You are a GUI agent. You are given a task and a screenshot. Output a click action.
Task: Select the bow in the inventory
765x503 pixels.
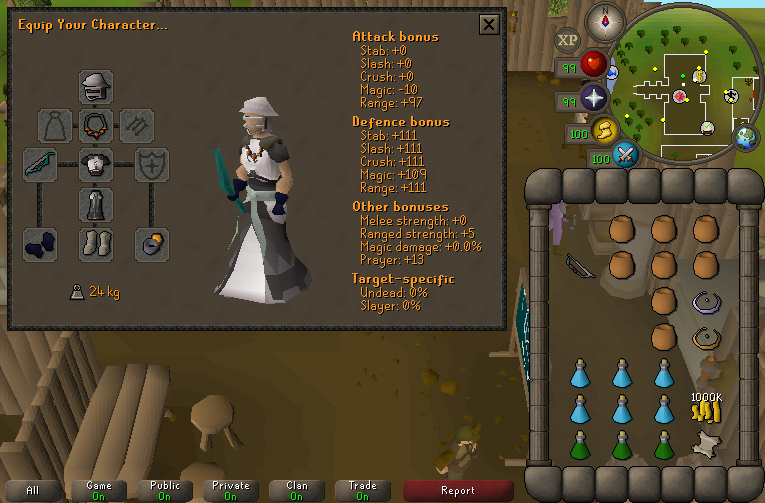pos(578,265)
